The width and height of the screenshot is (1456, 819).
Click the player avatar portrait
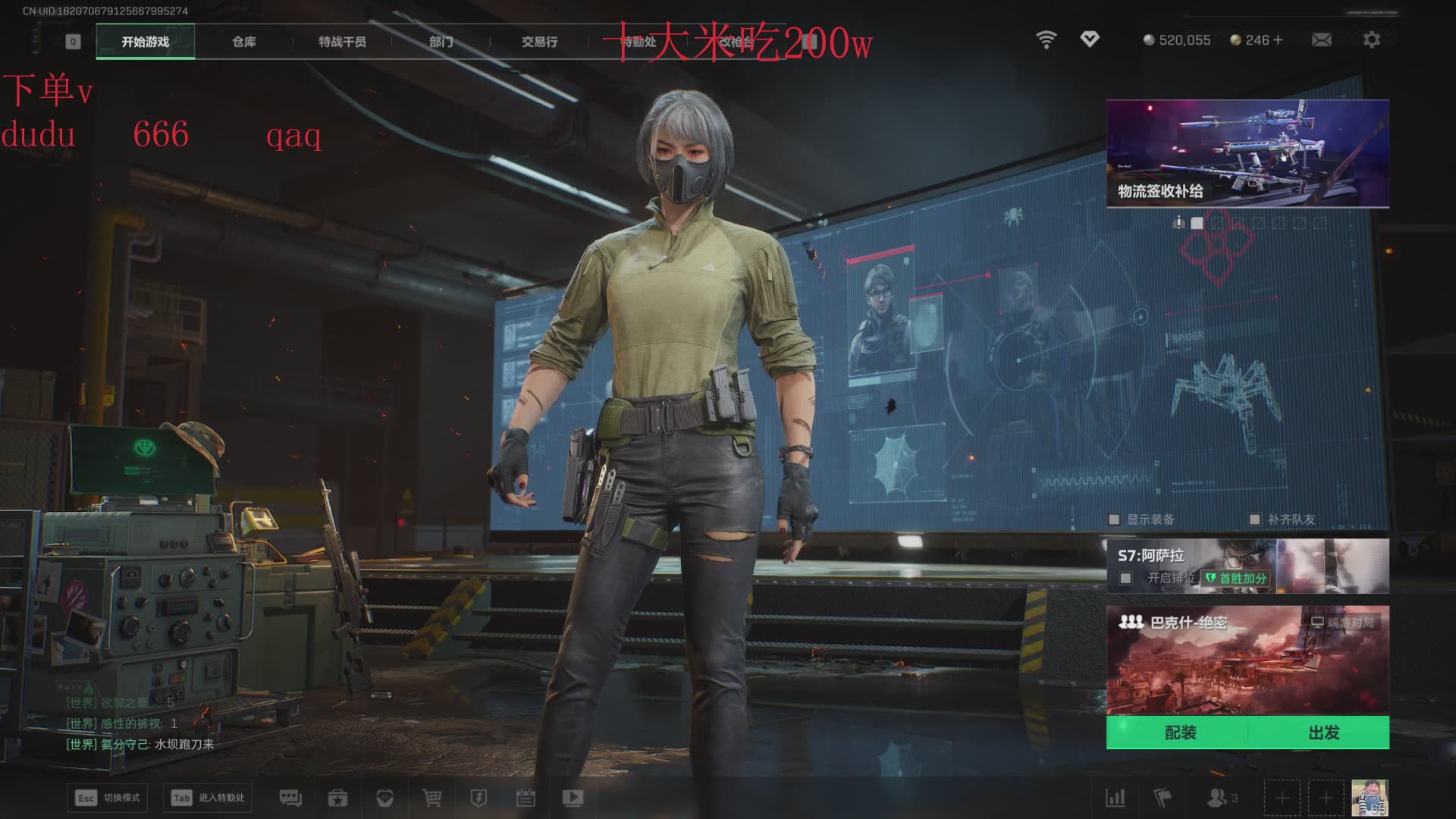pyautogui.click(x=1370, y=798)
